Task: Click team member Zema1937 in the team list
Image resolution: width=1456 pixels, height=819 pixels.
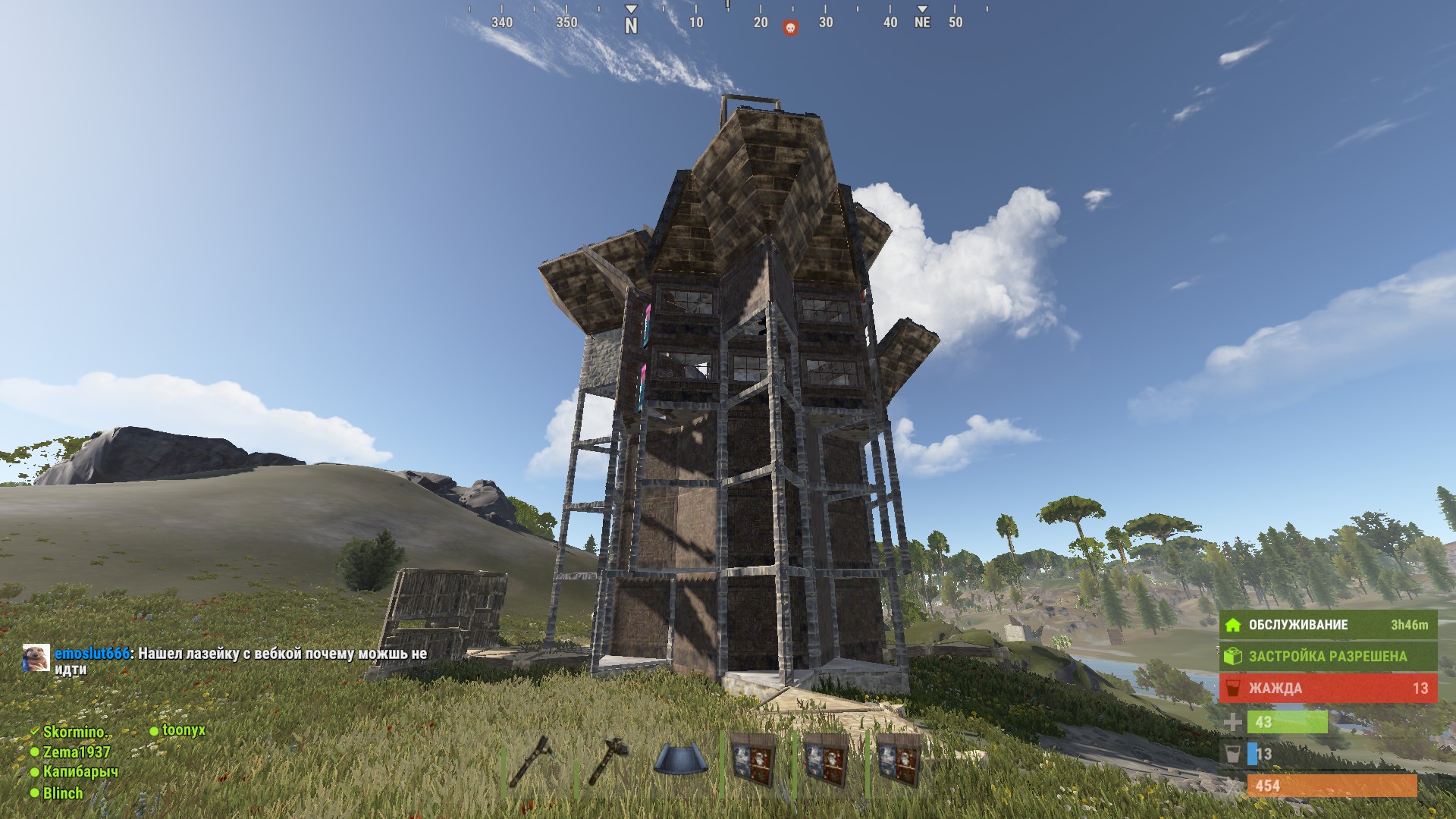Action: point(76,752)
